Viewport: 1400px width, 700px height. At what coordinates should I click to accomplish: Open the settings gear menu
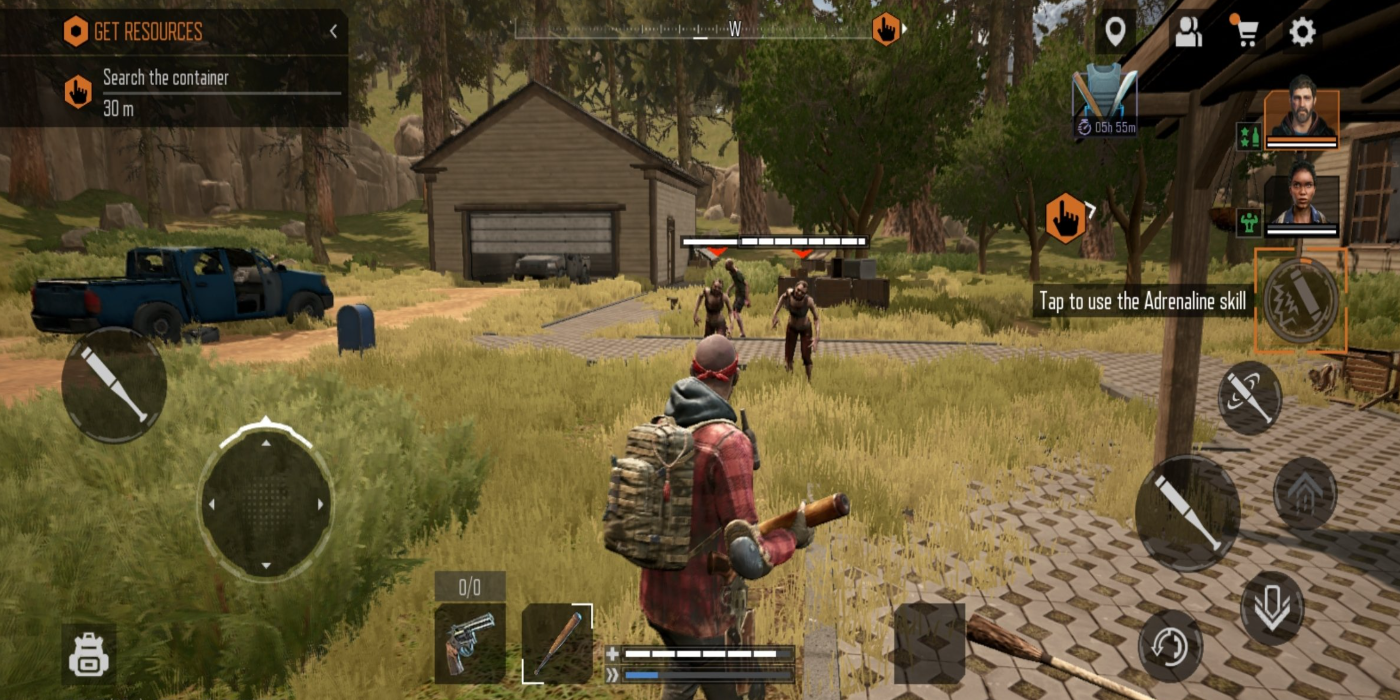[1301, 33]
